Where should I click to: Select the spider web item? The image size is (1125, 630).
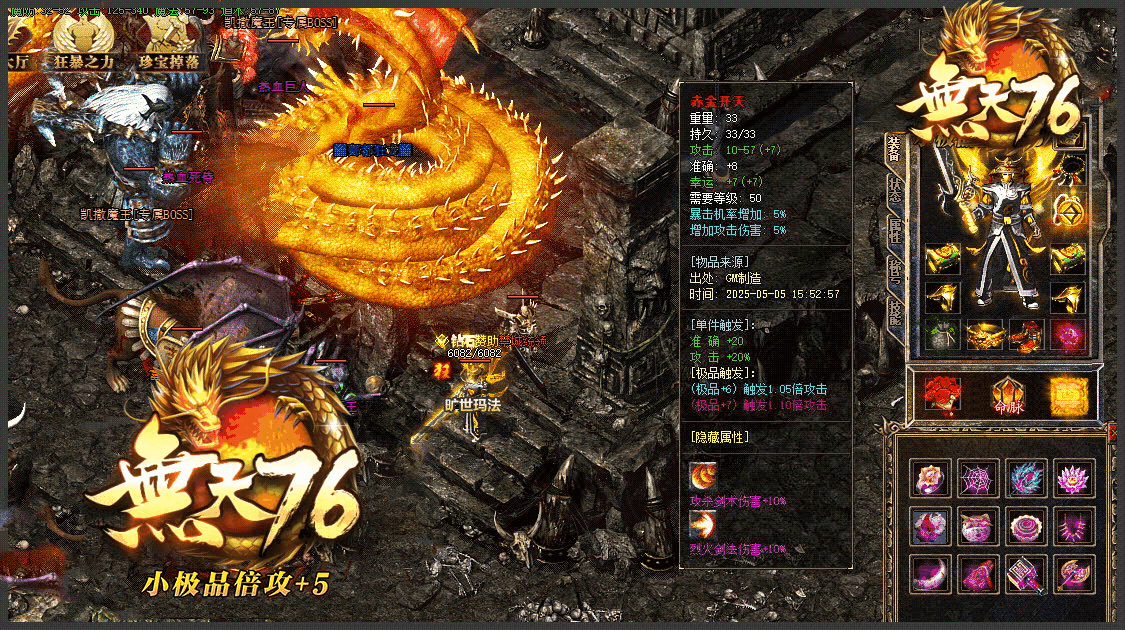(x=977, y=478)
